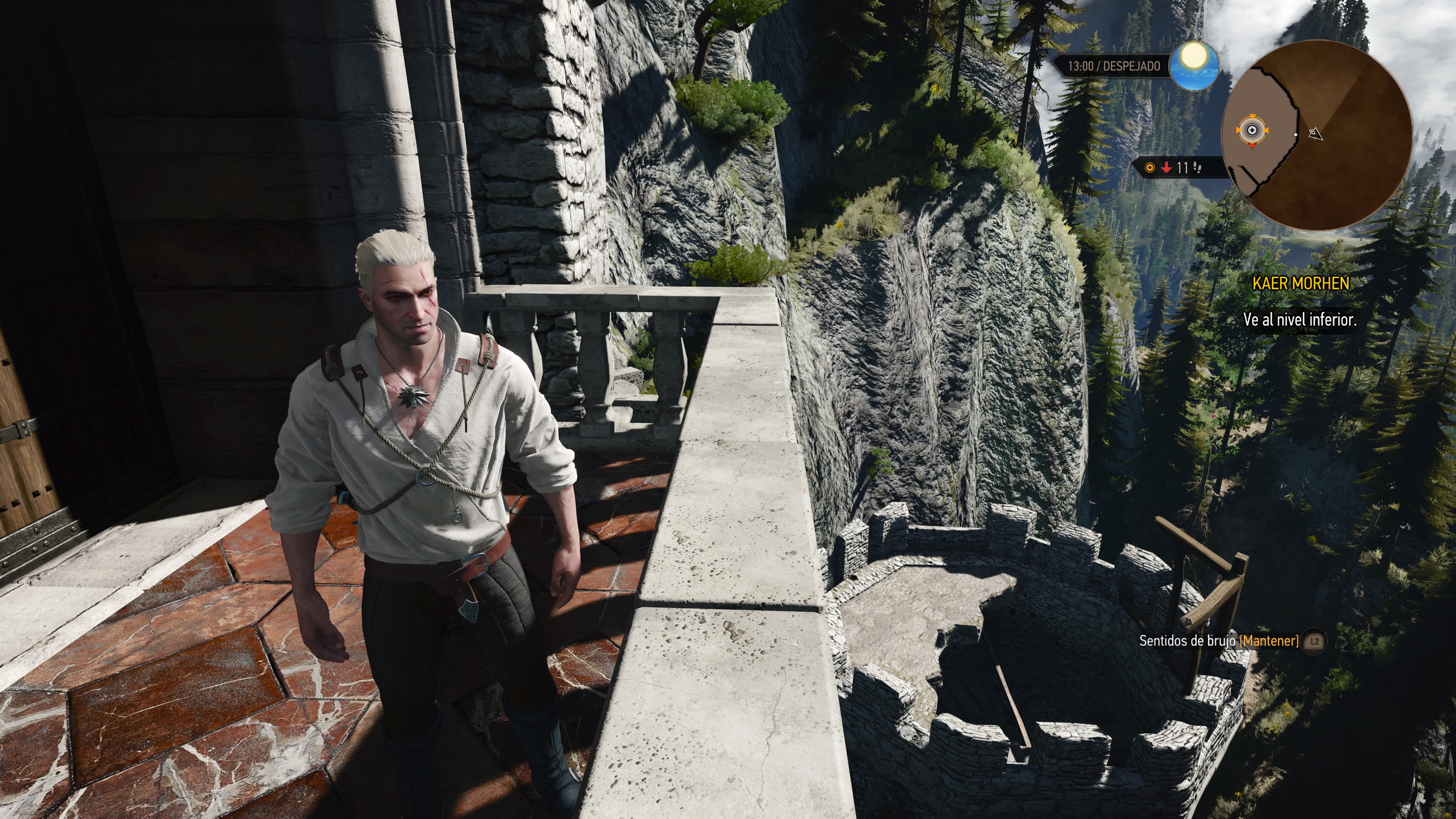Open the Kaer Morhen quest tracker title
1456x819 pixels.
click(x=1301, y=283)
